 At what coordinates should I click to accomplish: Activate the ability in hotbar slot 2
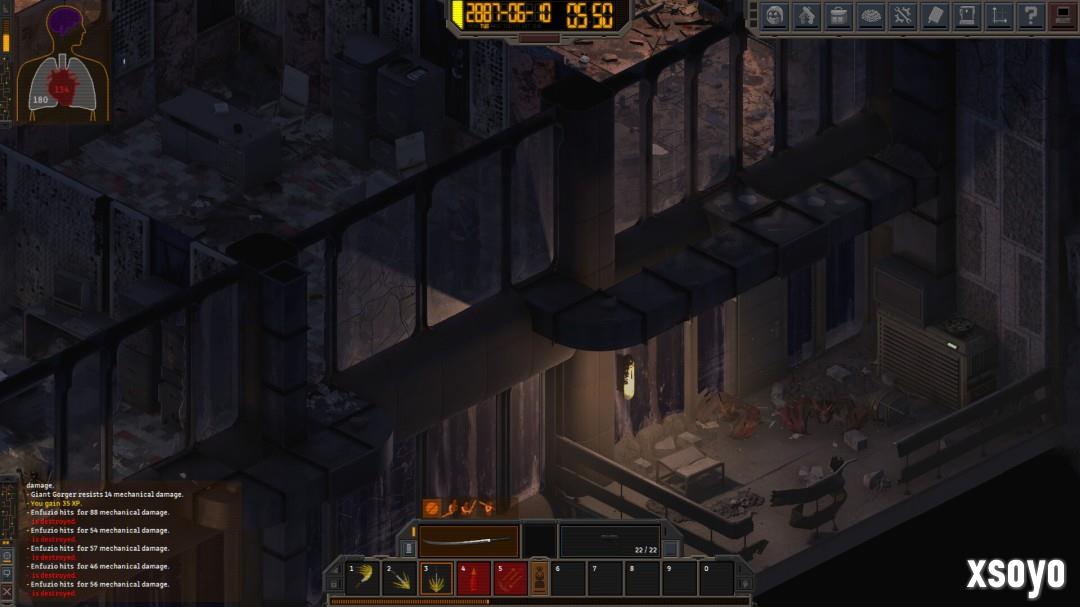point(399,578)
